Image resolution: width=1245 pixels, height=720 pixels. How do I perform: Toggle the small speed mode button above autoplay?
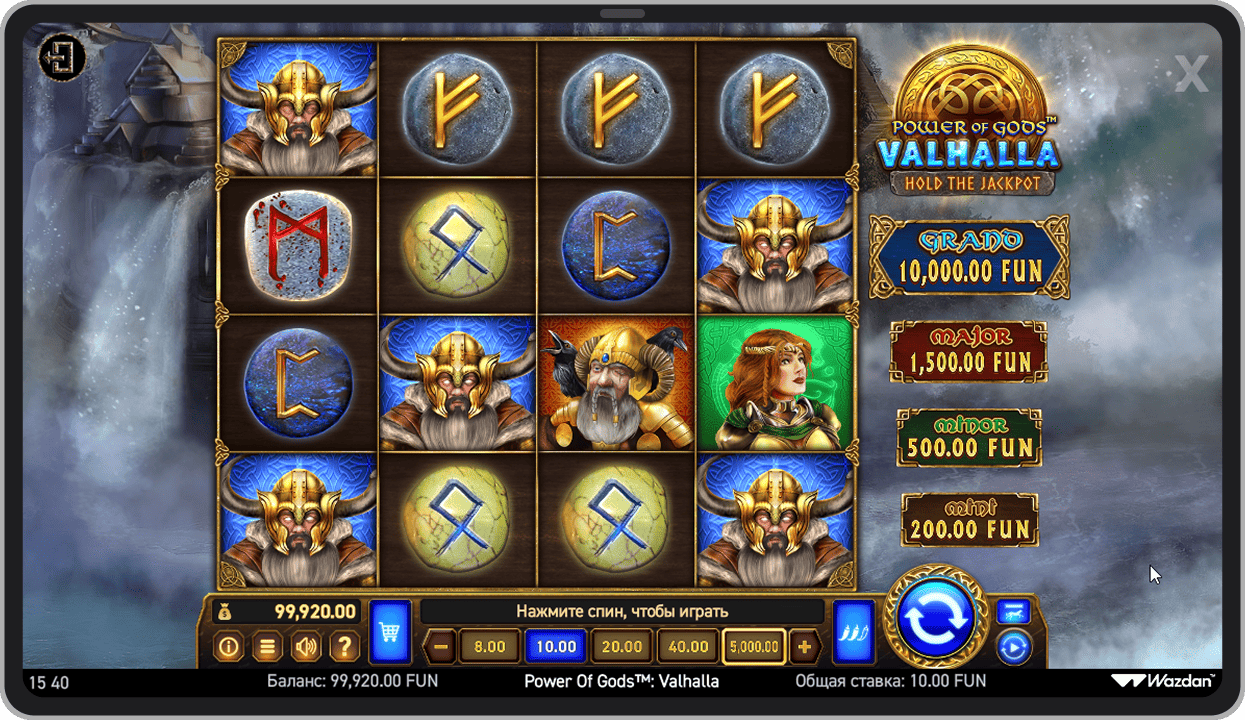(x=1013, y=611)
